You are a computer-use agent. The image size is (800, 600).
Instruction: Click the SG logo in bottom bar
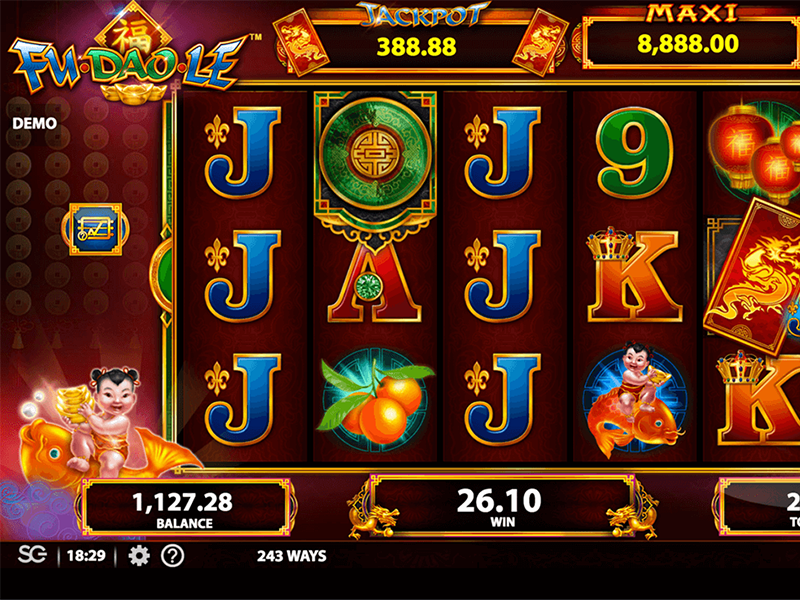(x=32, y=556)
